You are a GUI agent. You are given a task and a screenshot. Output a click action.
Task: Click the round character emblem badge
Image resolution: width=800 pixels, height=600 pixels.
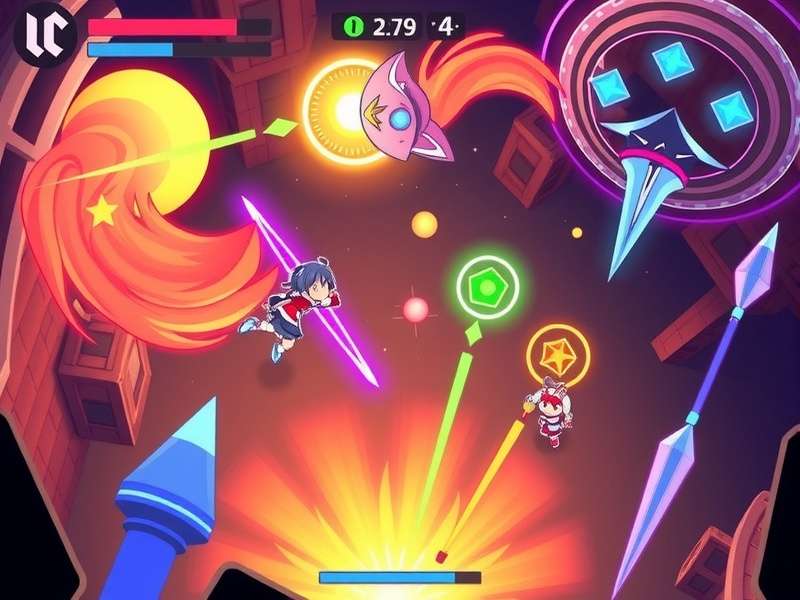click(47, 34)
